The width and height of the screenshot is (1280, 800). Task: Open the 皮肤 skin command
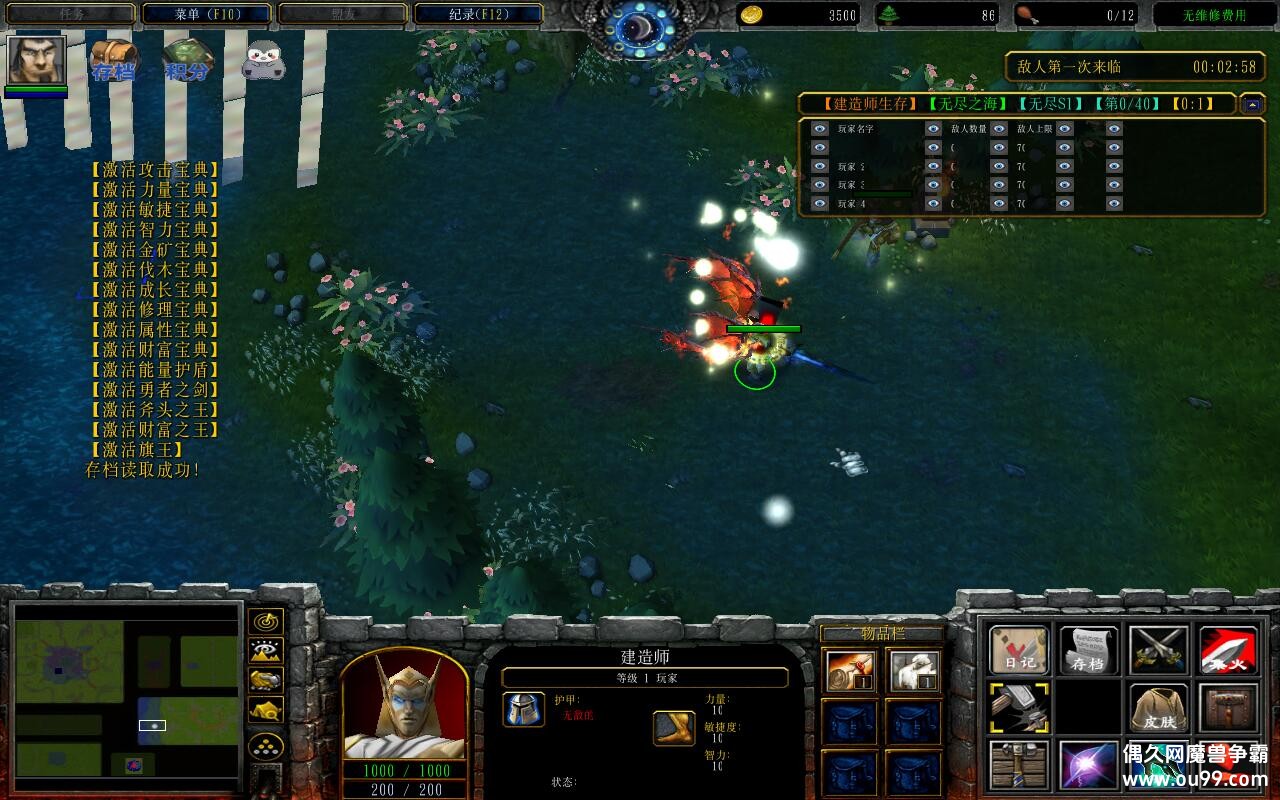pyautogui.click(x=1158, y=709)
